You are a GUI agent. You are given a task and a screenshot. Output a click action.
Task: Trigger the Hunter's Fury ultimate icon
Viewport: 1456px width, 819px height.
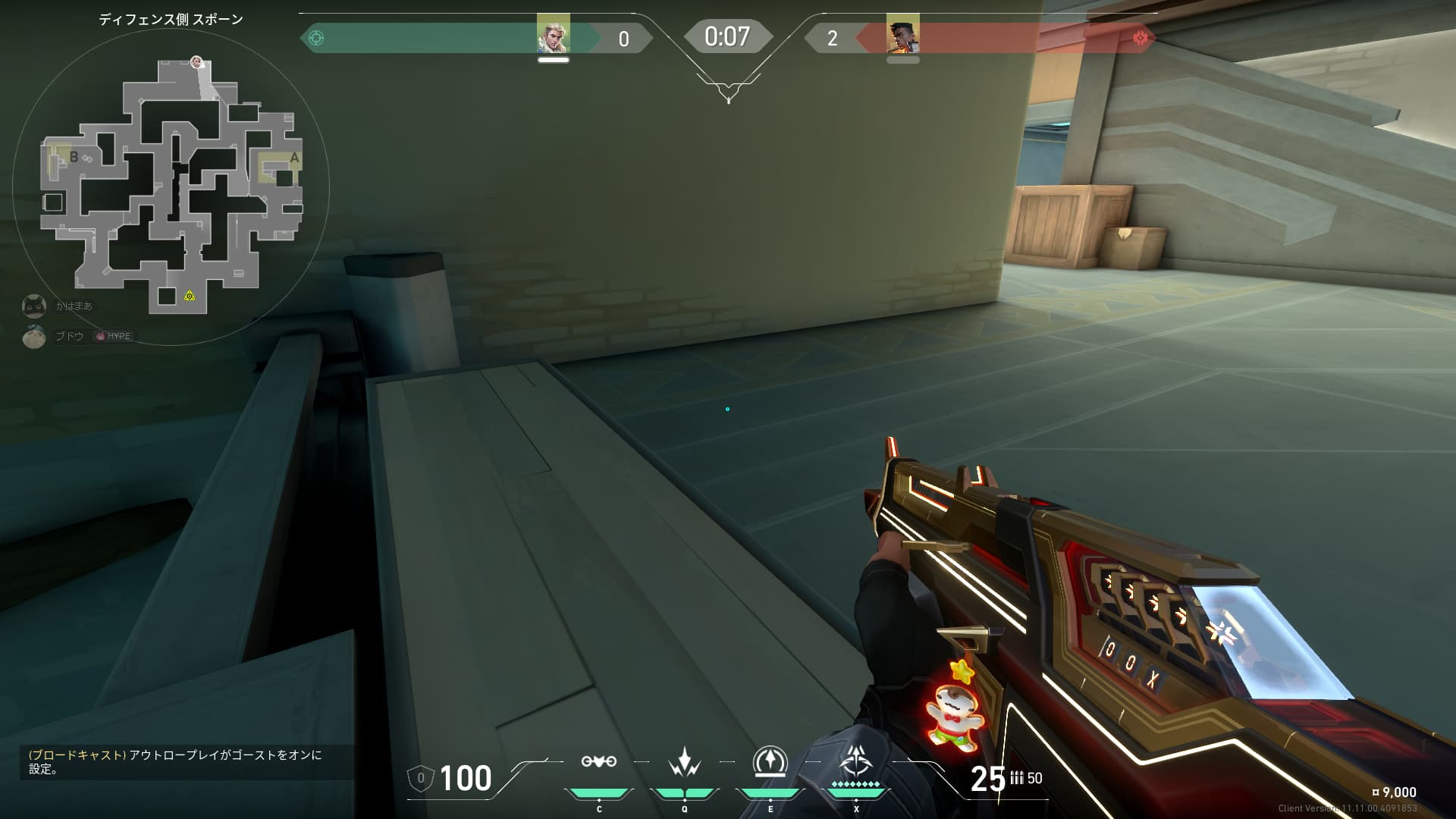pyautogui.click(x=856, y=761)
